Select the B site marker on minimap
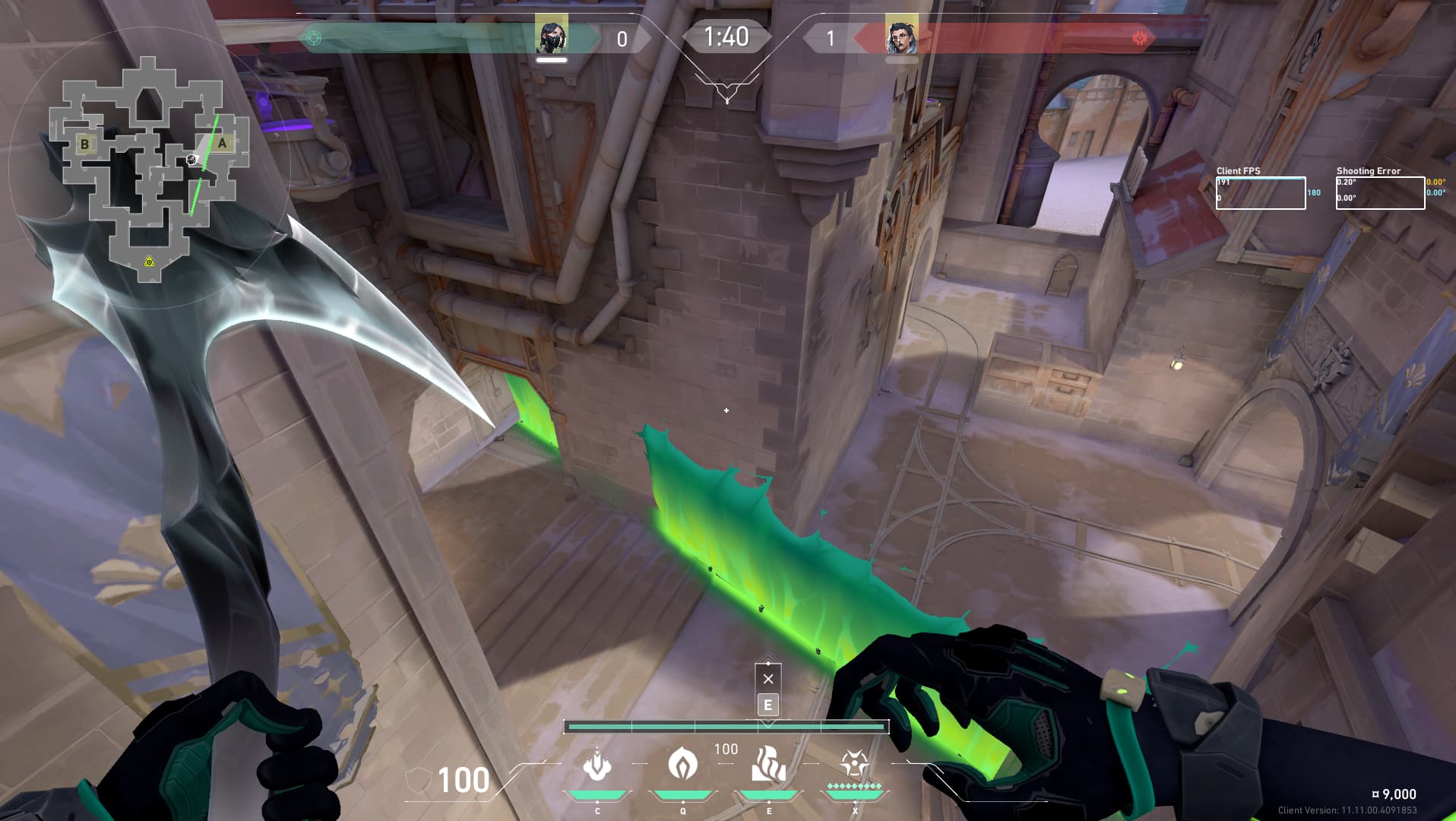 (84, 144)
